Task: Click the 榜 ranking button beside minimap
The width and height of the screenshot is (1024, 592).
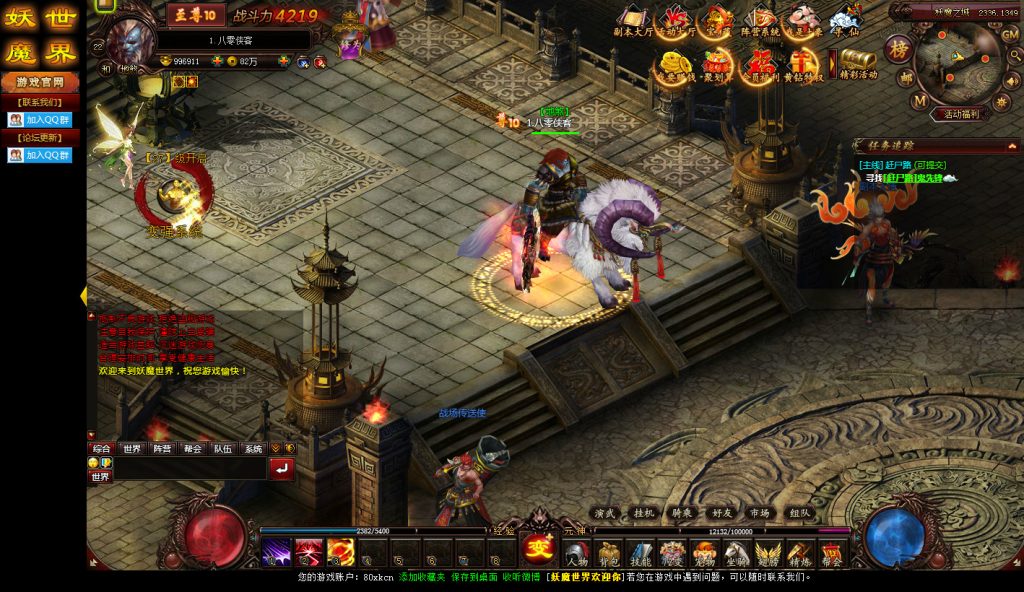Action: click(897, 49)
